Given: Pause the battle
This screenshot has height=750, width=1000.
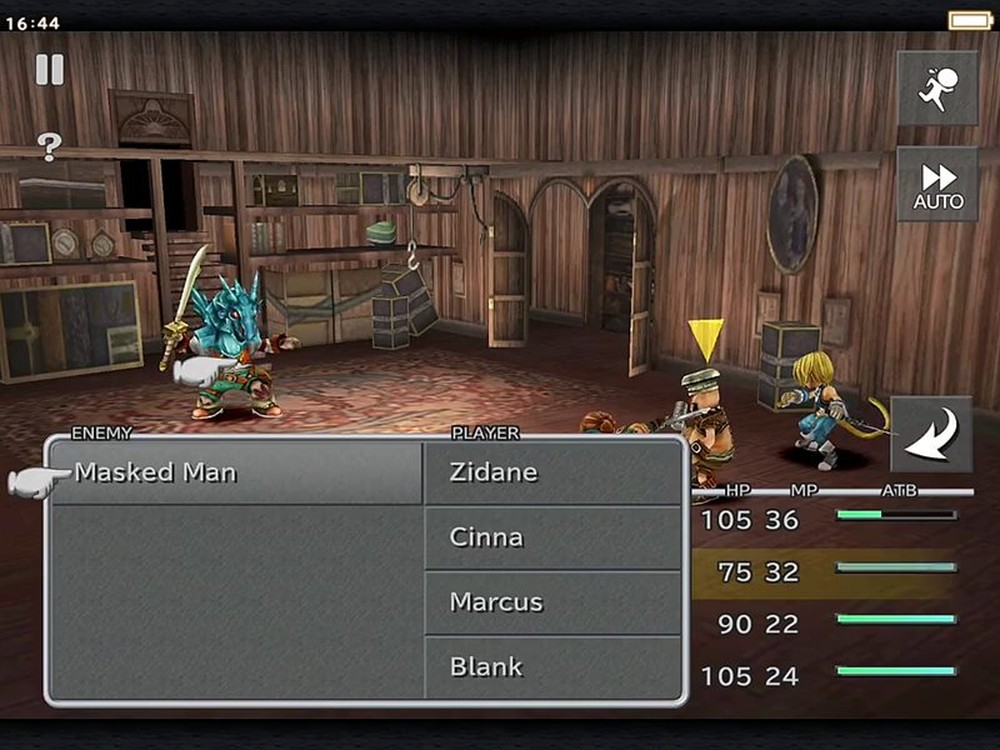Looking at the screenshot, I should click(50, 69).
